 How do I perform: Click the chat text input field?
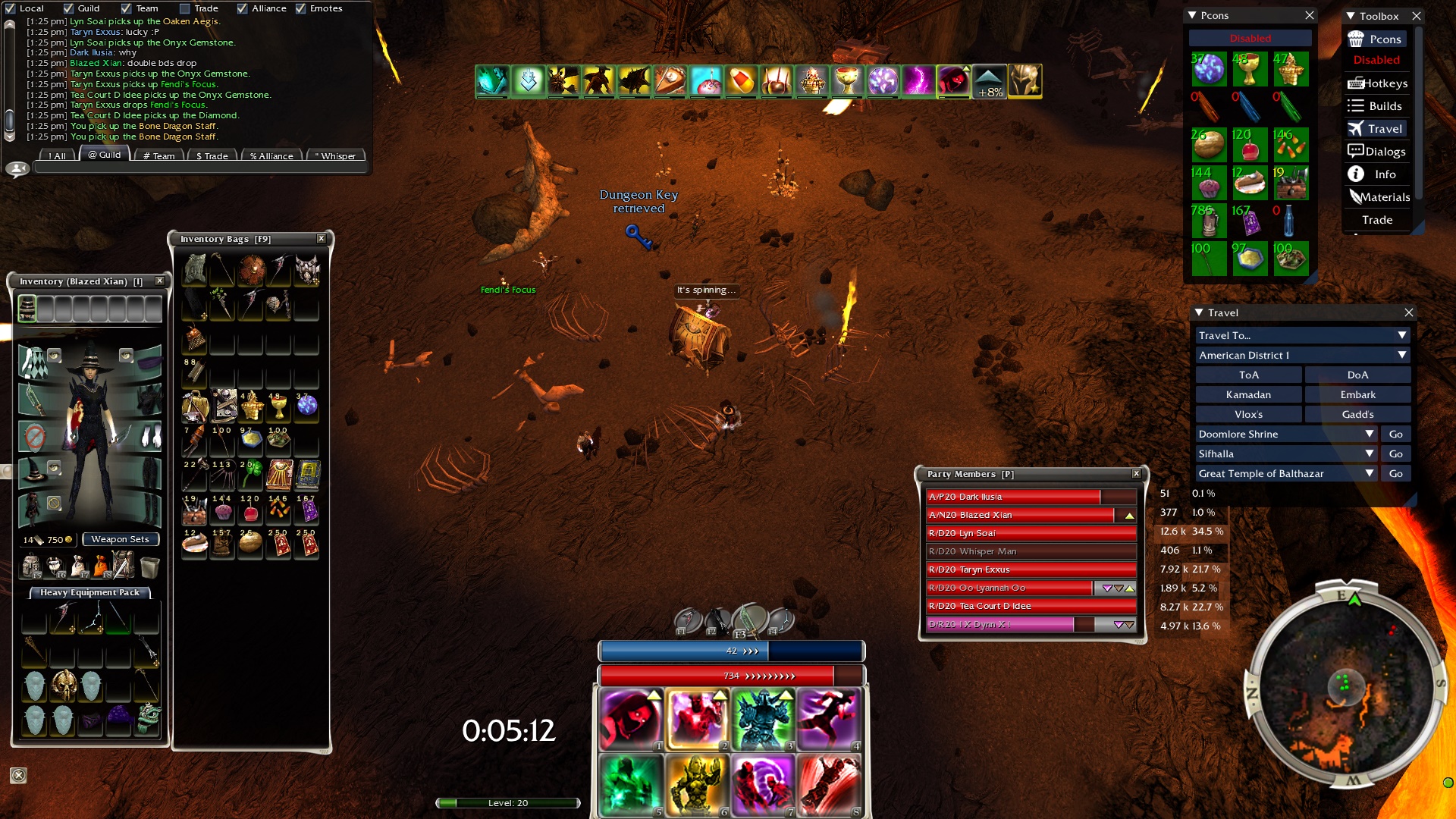(x=201, y=168)
